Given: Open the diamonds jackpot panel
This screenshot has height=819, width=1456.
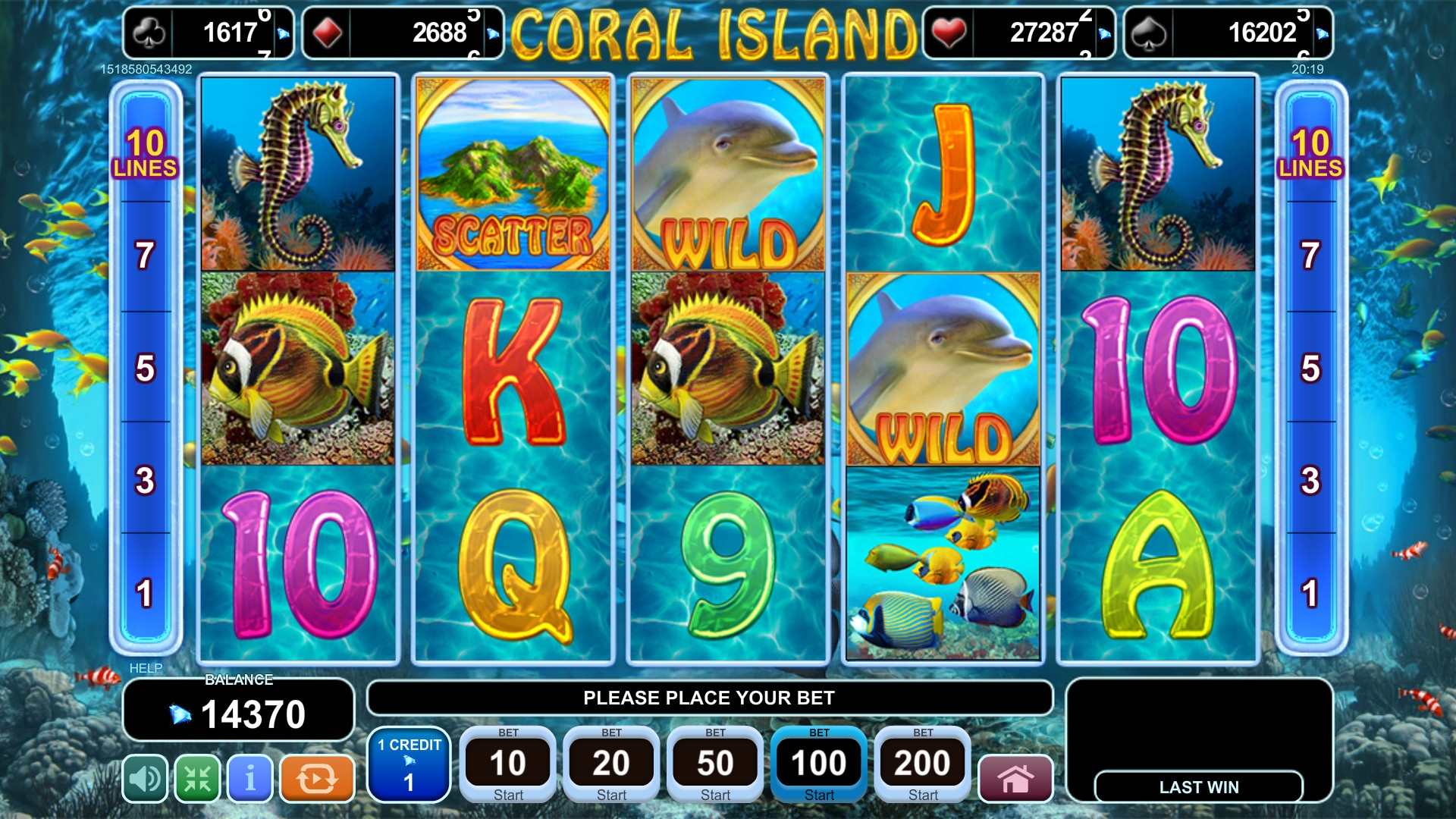Looking at the screenshot, I should click(x=403, y=33).
